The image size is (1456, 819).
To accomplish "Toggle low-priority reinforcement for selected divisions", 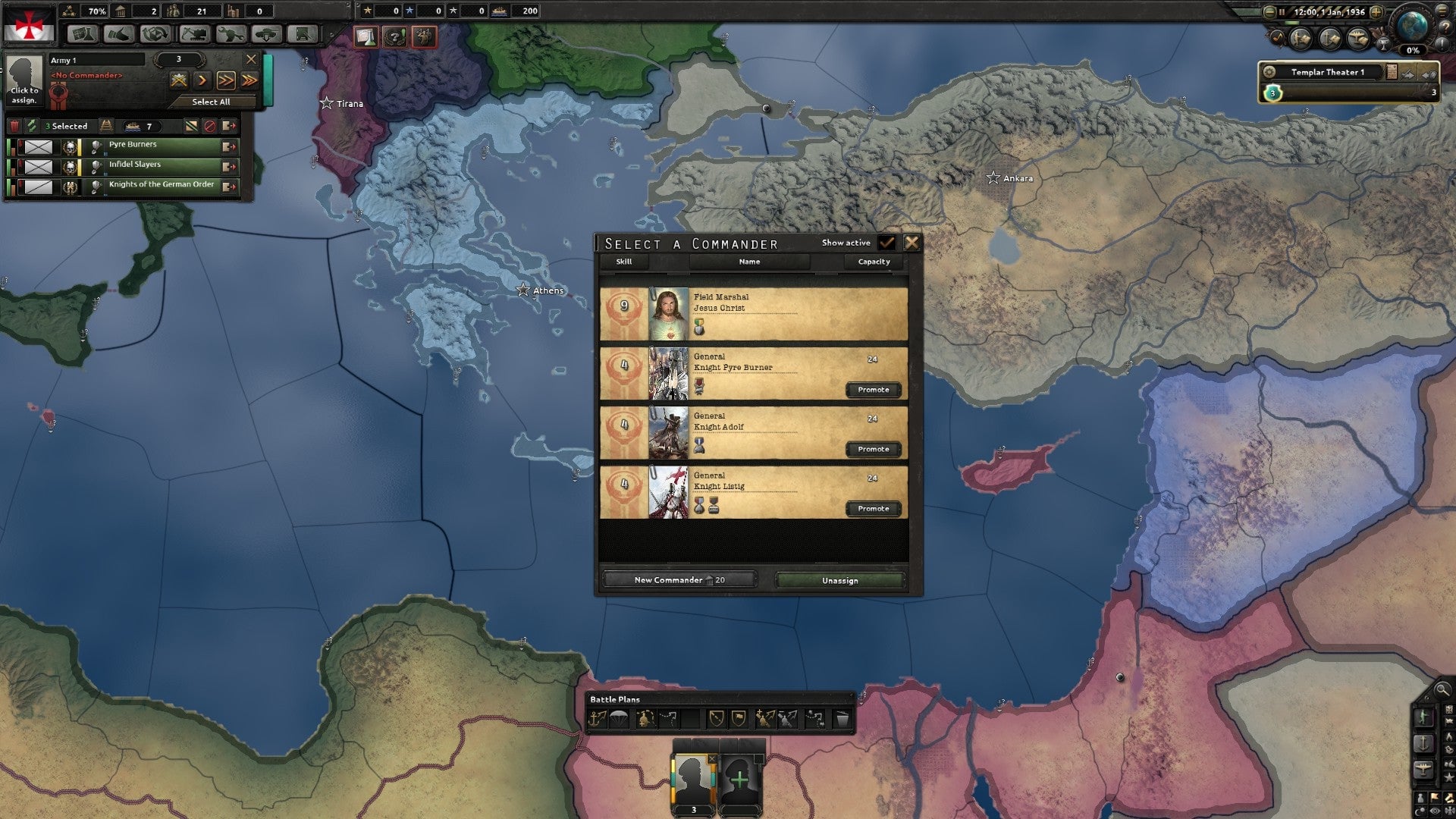I will pos(192,126).
